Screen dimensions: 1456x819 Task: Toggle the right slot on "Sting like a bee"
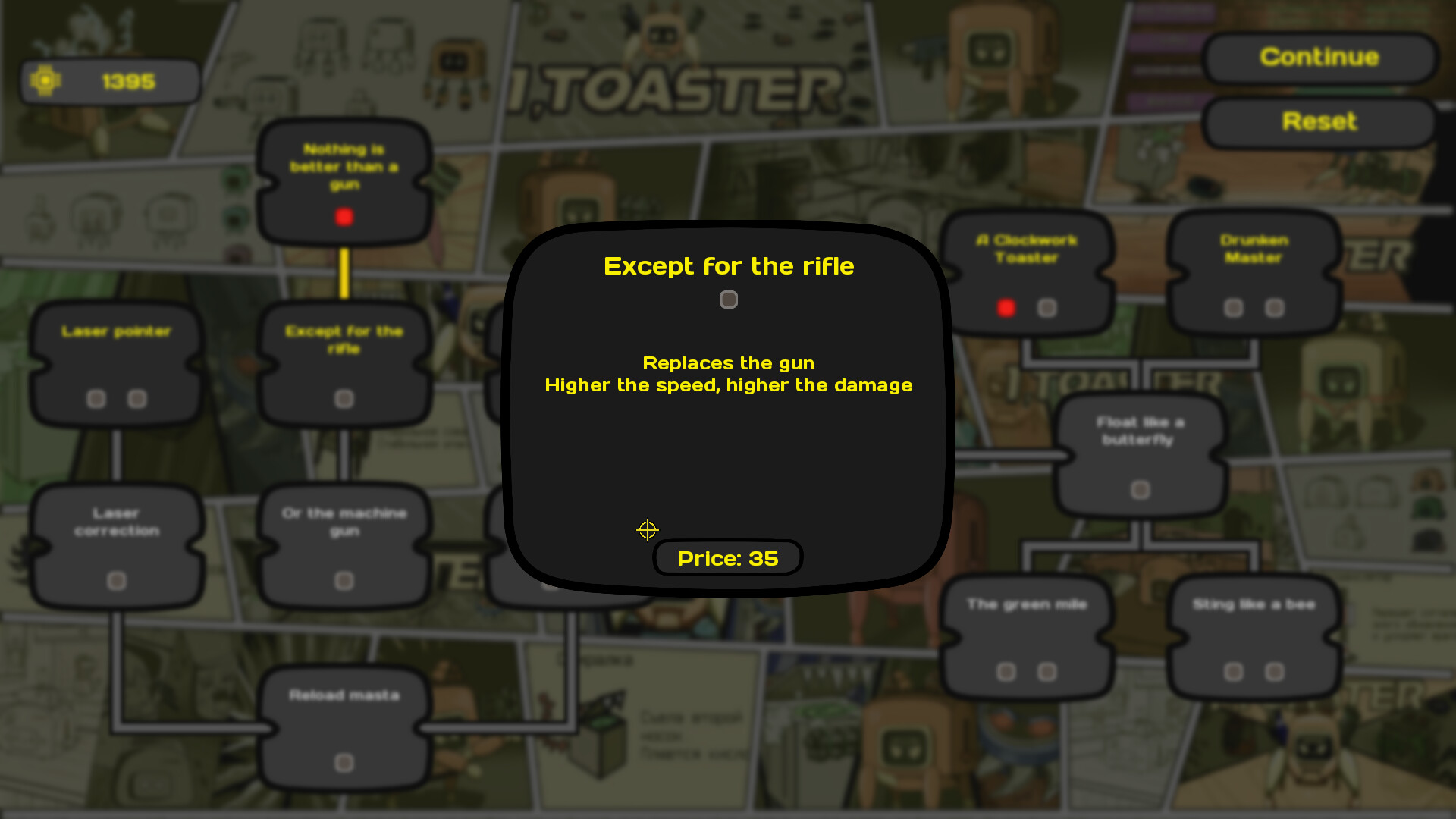1273,671
